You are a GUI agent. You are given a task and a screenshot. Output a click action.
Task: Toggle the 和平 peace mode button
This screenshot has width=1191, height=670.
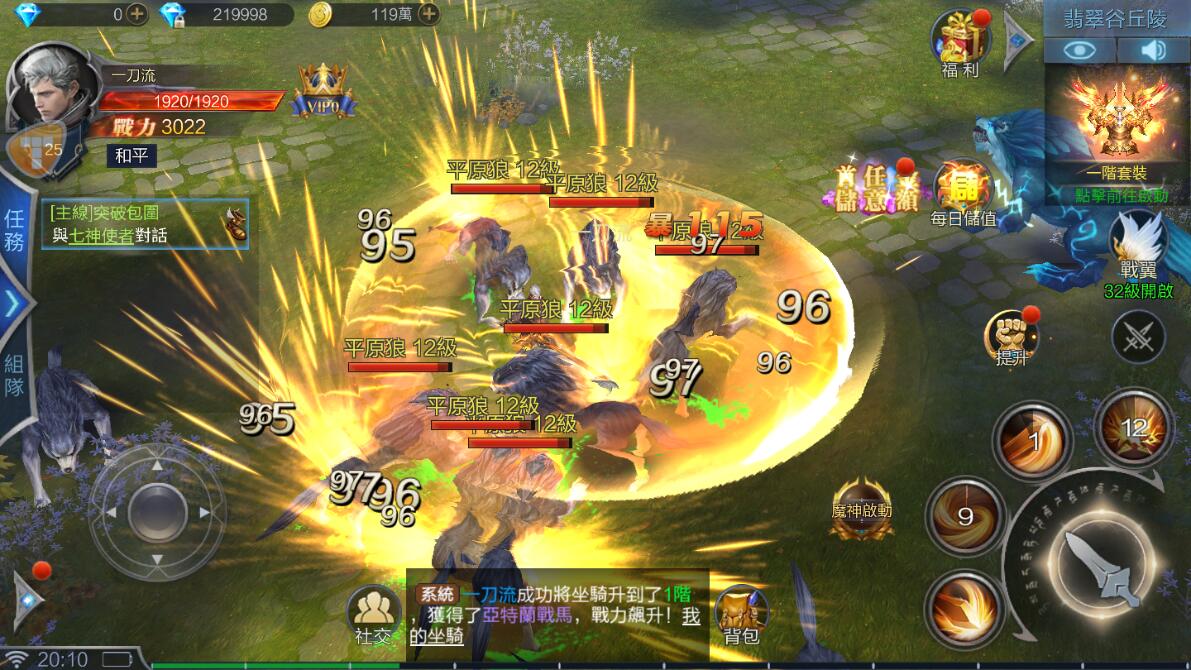(131, 156)
